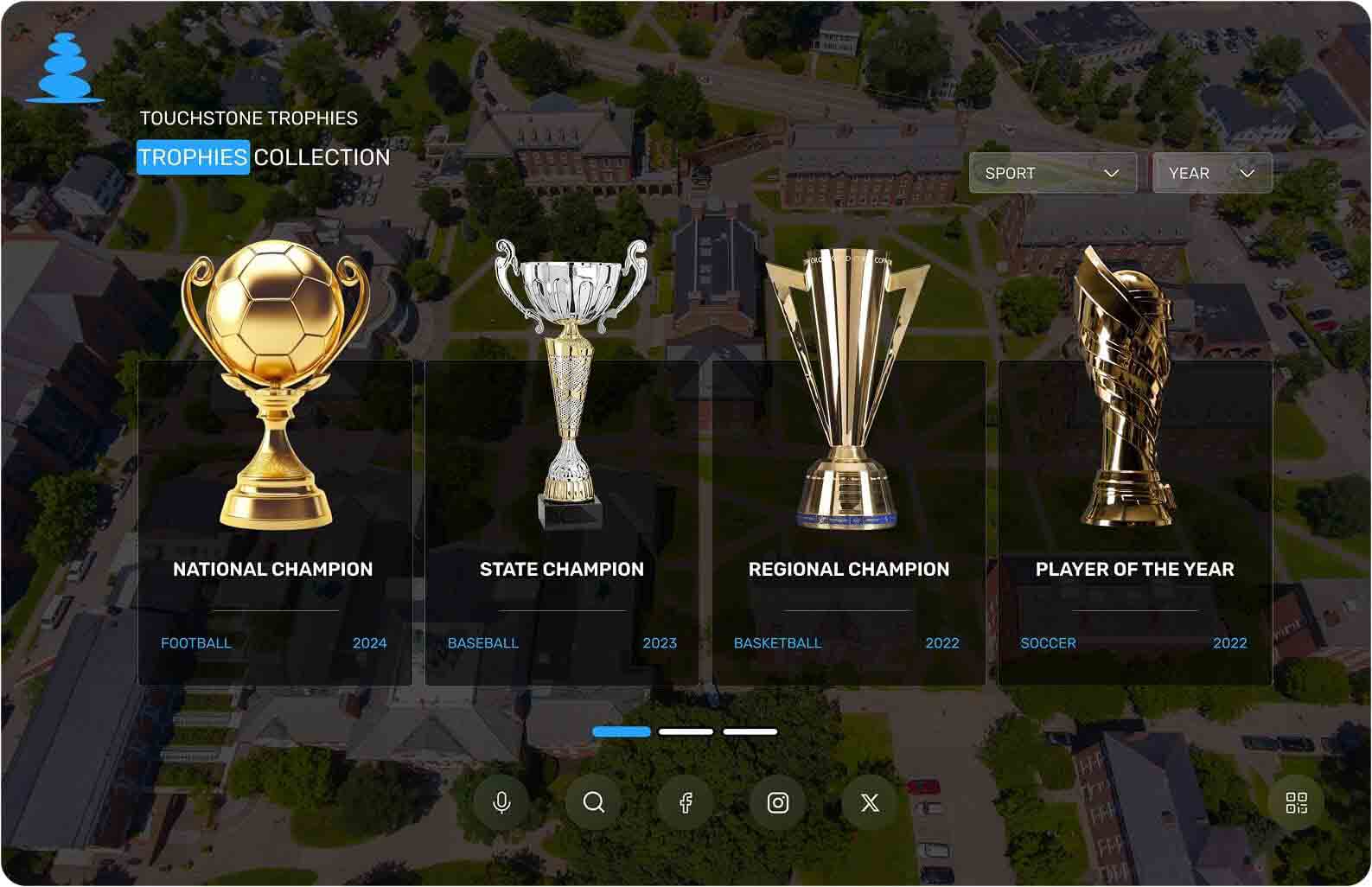
Task: Click the Facebook icon
Action: (687, 802)
